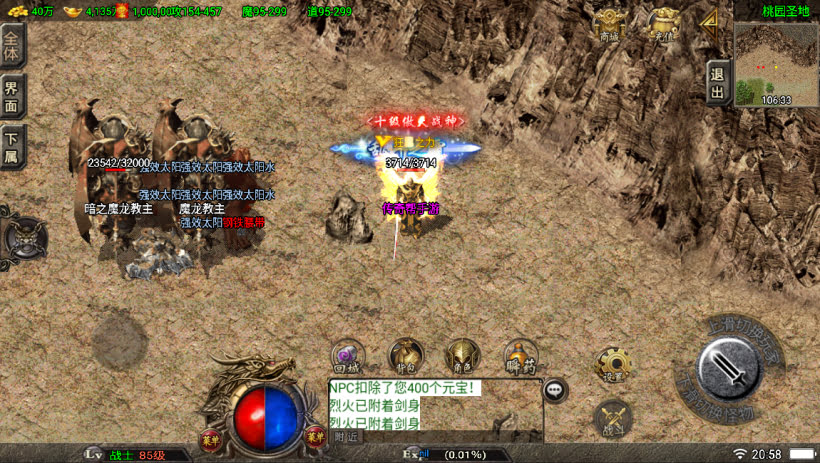820x463 pixels.
Task: Open the 充值 recharge gold pouch
Action: pyautogui.click(x=663, y=24)
